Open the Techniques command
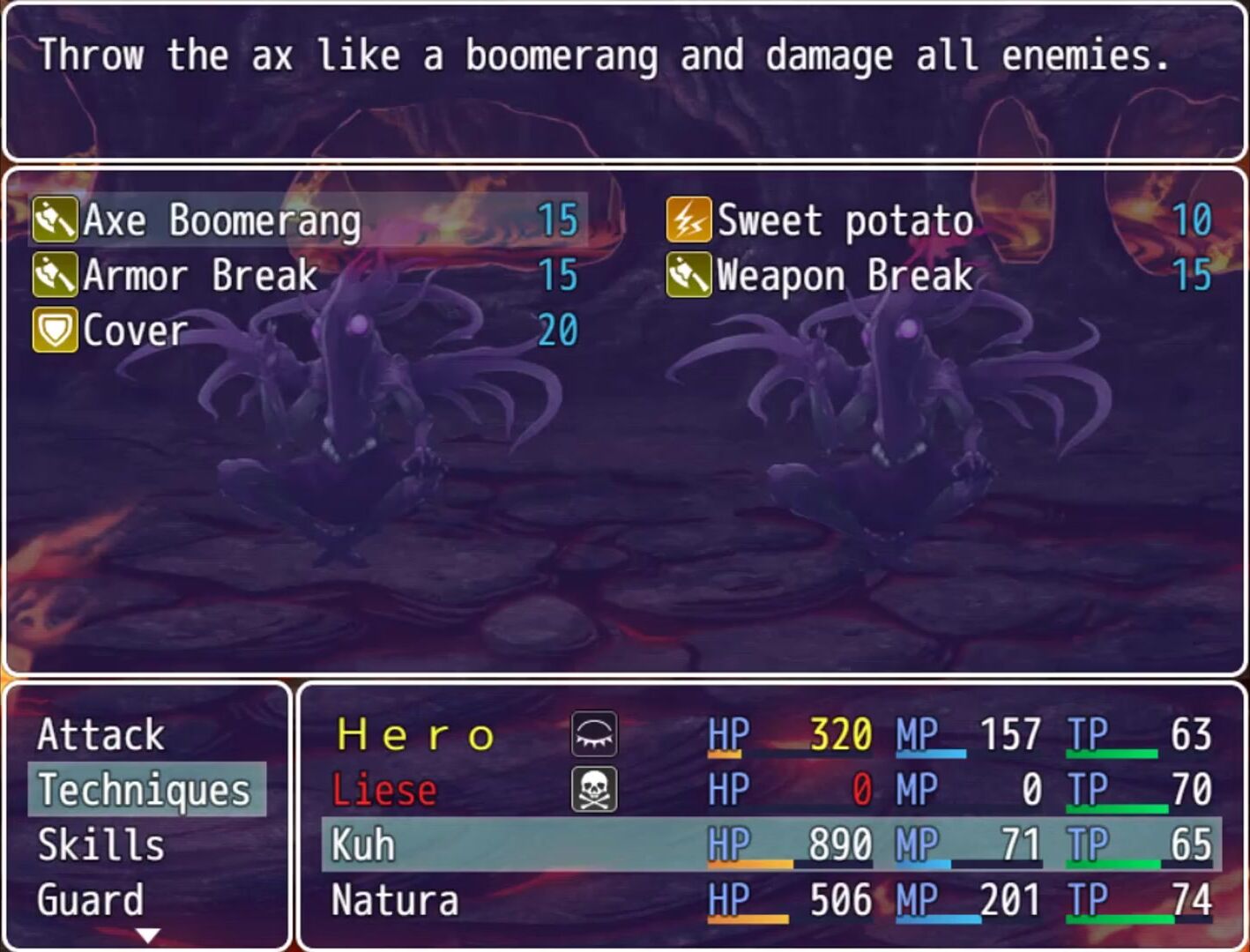Image resolution: width=1250 pixels, height=952 pixels. point(145,790)
